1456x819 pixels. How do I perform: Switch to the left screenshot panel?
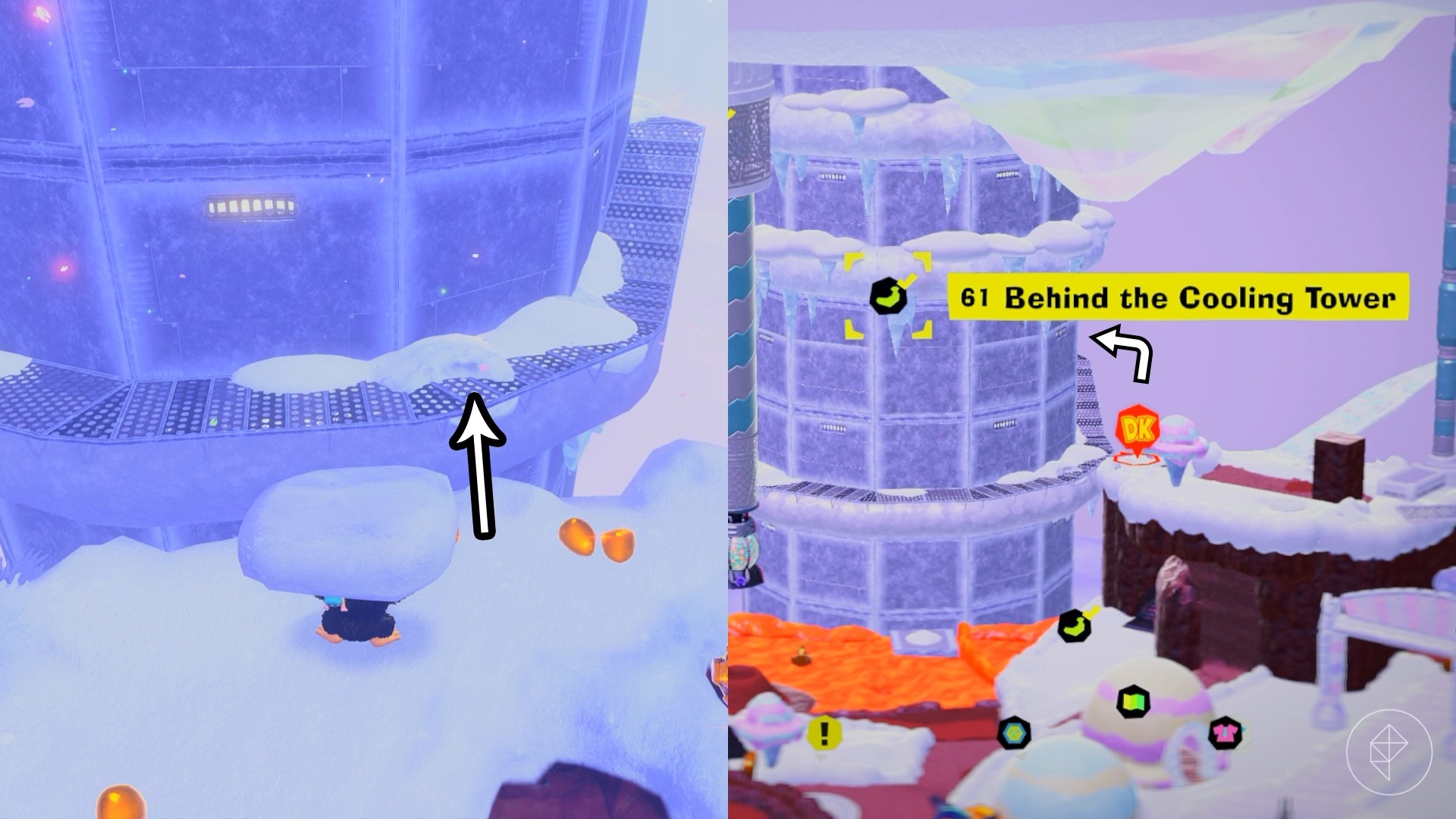coord(364,409)
